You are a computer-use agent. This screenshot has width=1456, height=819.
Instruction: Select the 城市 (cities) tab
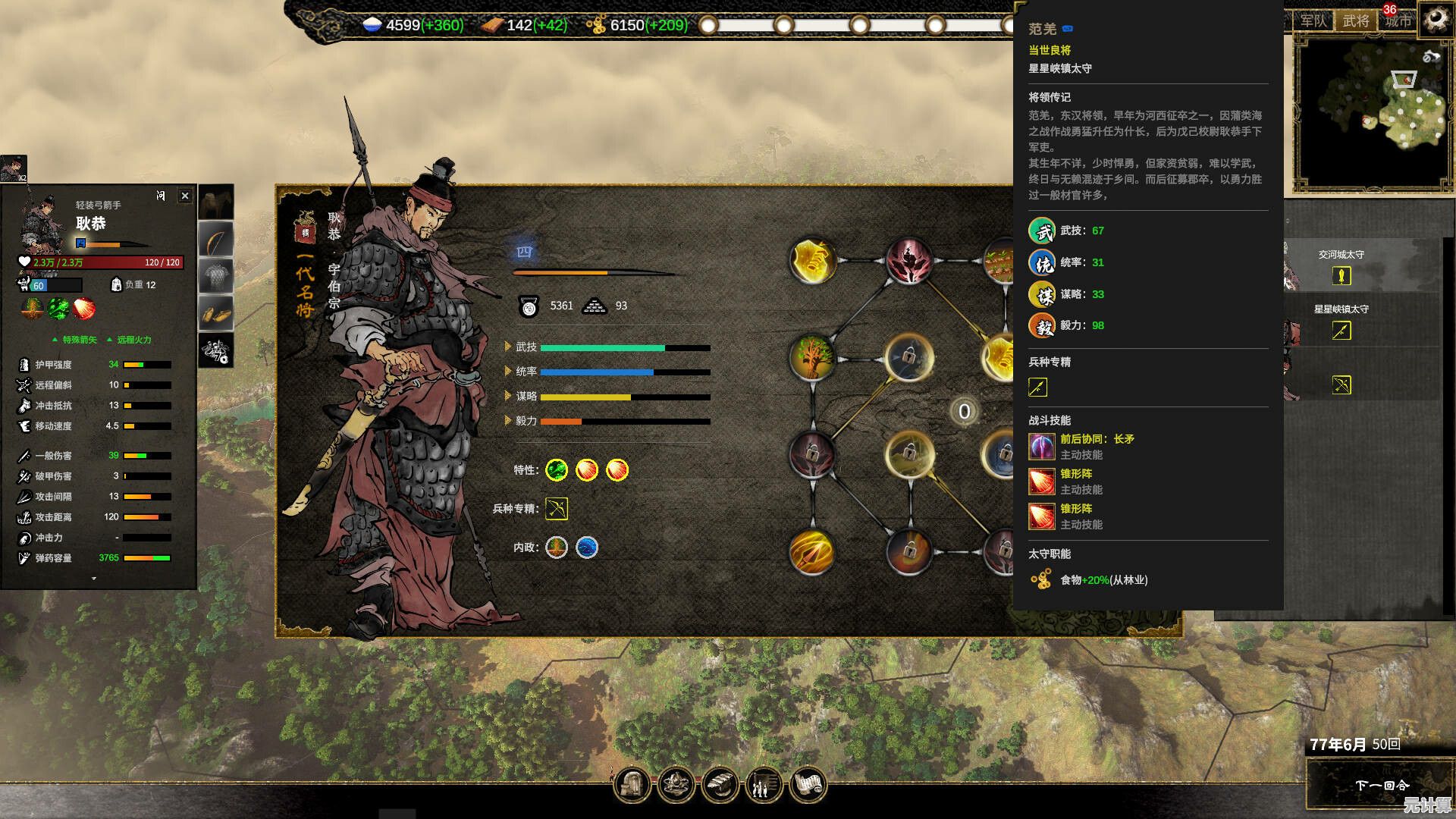point(1398,21)
